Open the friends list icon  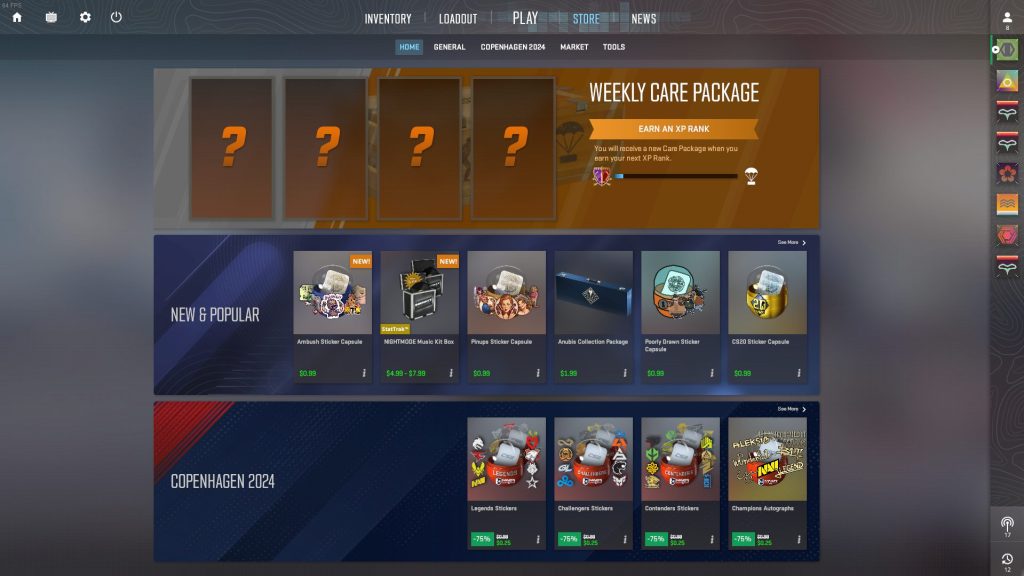point(1007,19)
